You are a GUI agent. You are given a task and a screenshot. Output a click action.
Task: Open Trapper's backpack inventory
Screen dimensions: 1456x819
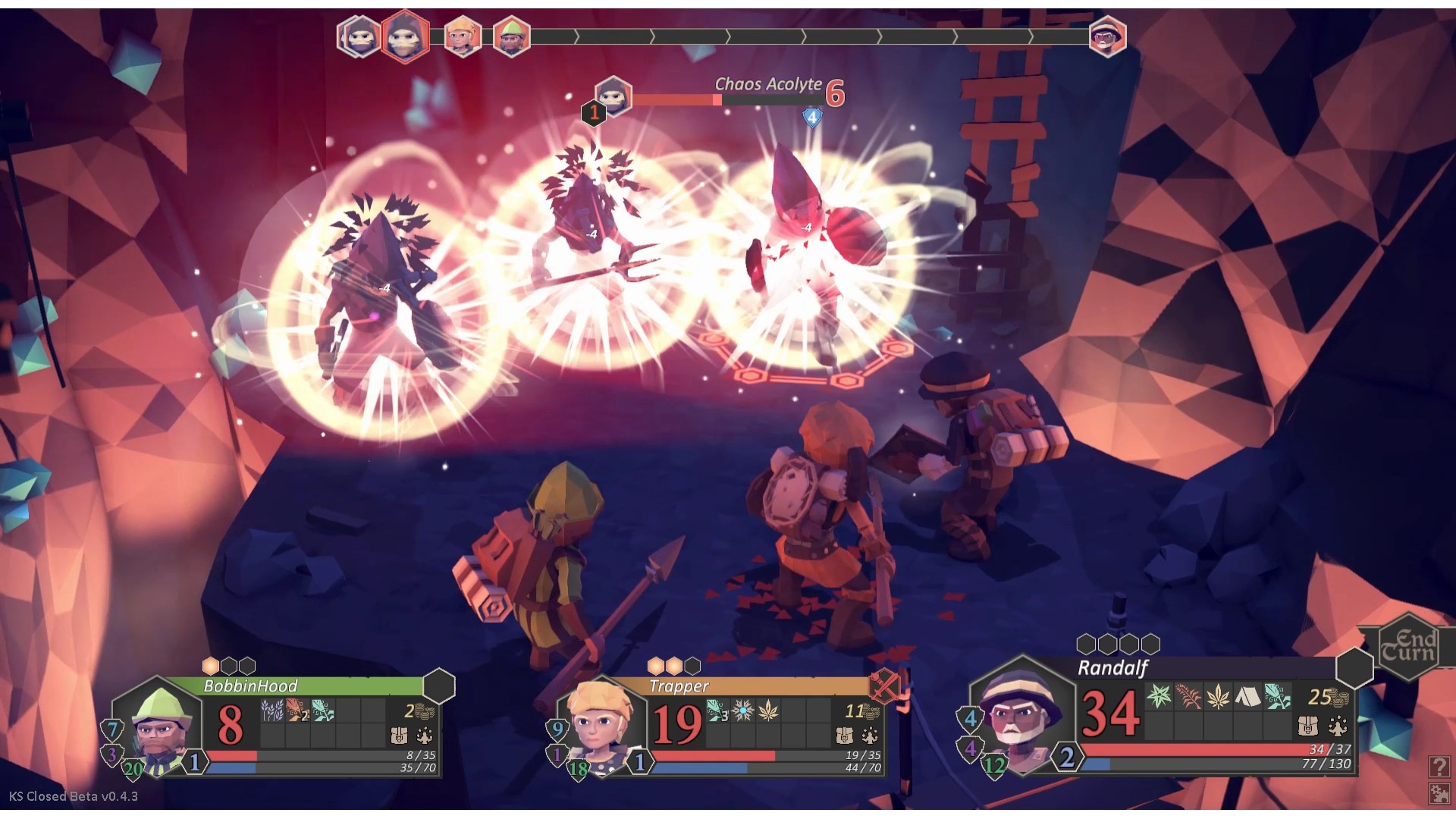click(x=844, y=735)
